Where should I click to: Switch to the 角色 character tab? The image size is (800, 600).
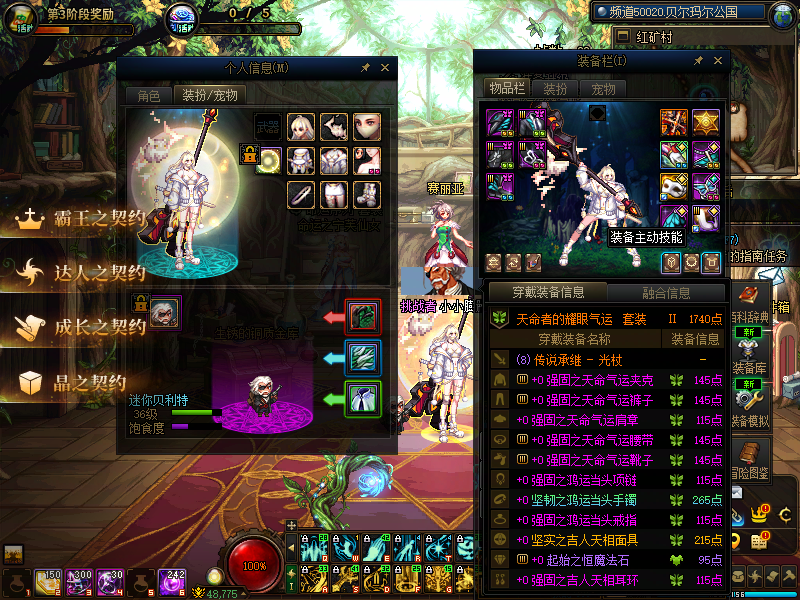tap(148, 95)
